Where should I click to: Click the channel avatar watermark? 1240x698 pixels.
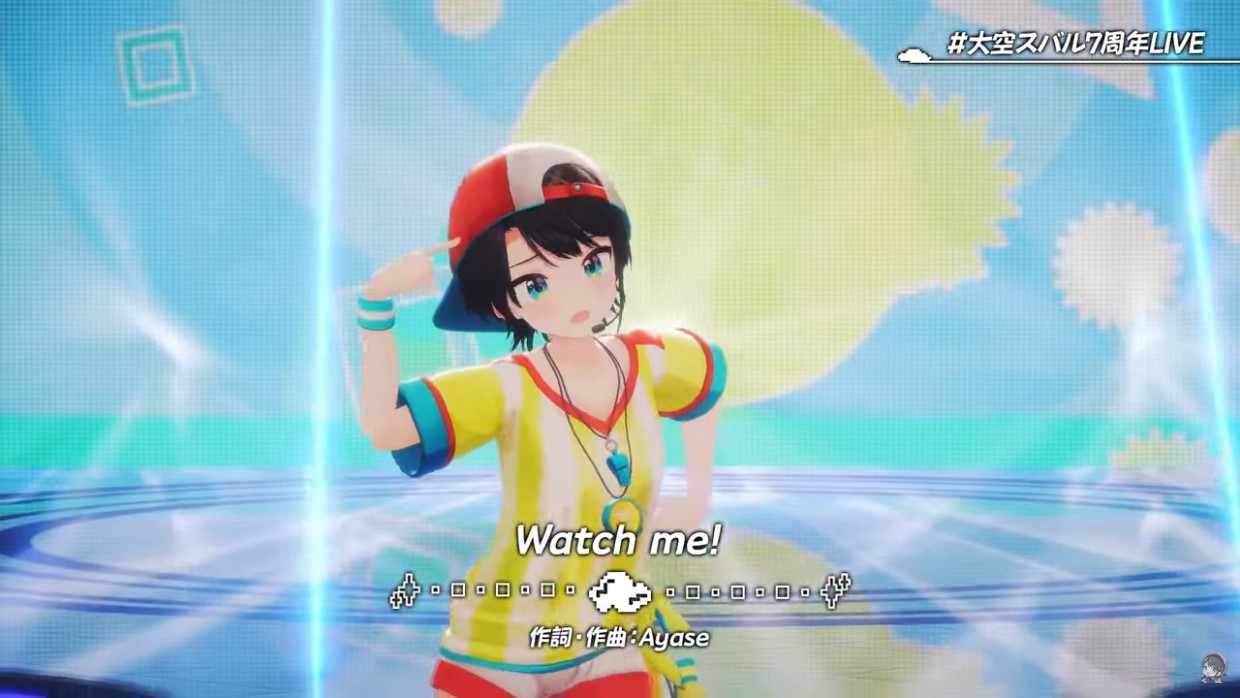[1213, 668]
